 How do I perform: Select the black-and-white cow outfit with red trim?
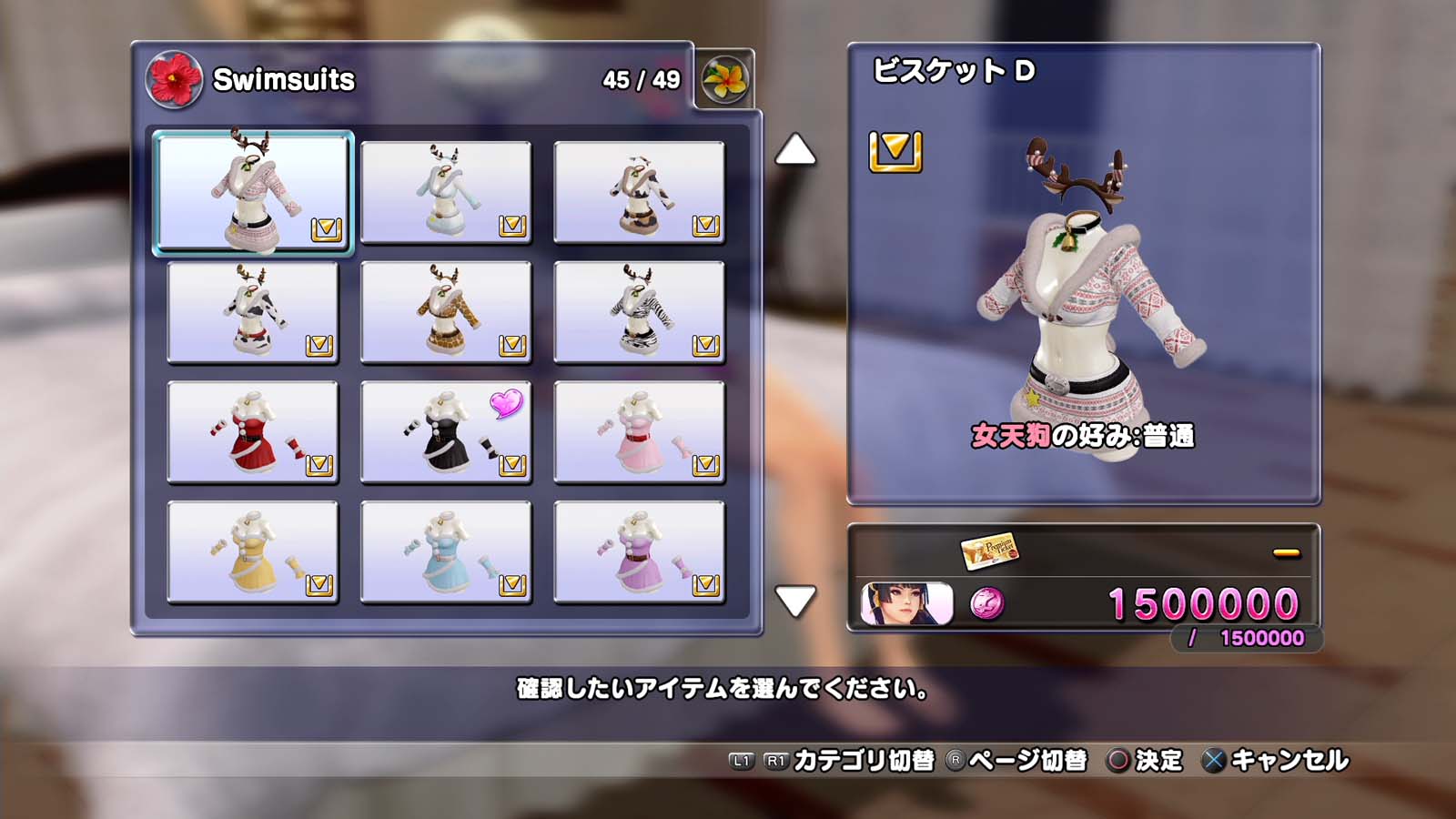pos(253,312)
